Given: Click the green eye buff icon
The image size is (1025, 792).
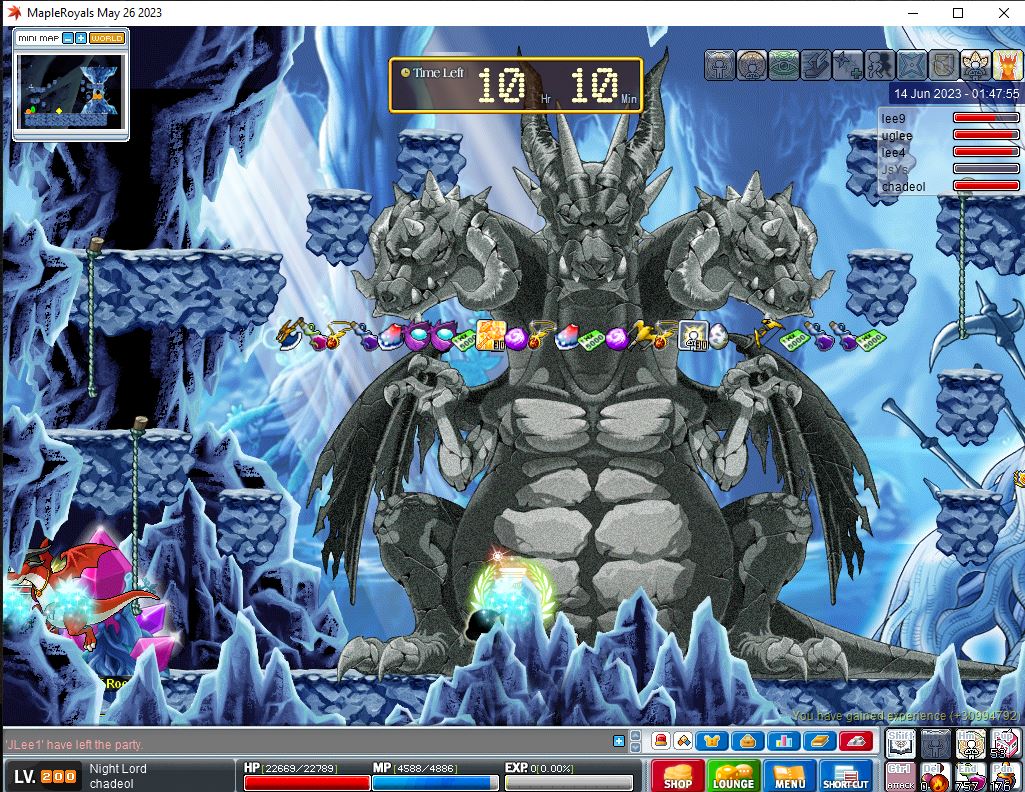Looking at the screenshot, I should [784, 65].
